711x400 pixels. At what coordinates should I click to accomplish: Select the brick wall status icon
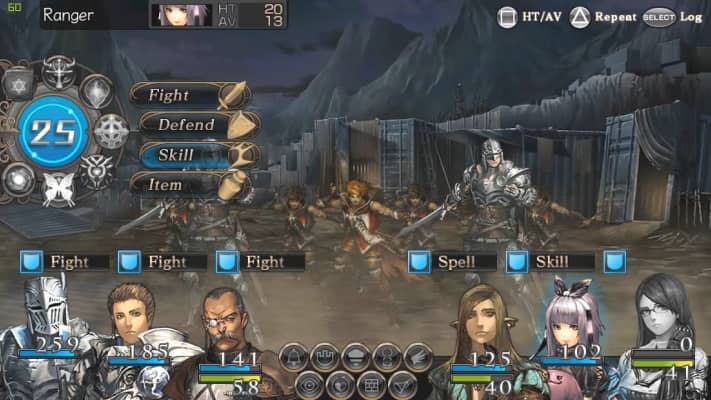[x=371, y=383]
